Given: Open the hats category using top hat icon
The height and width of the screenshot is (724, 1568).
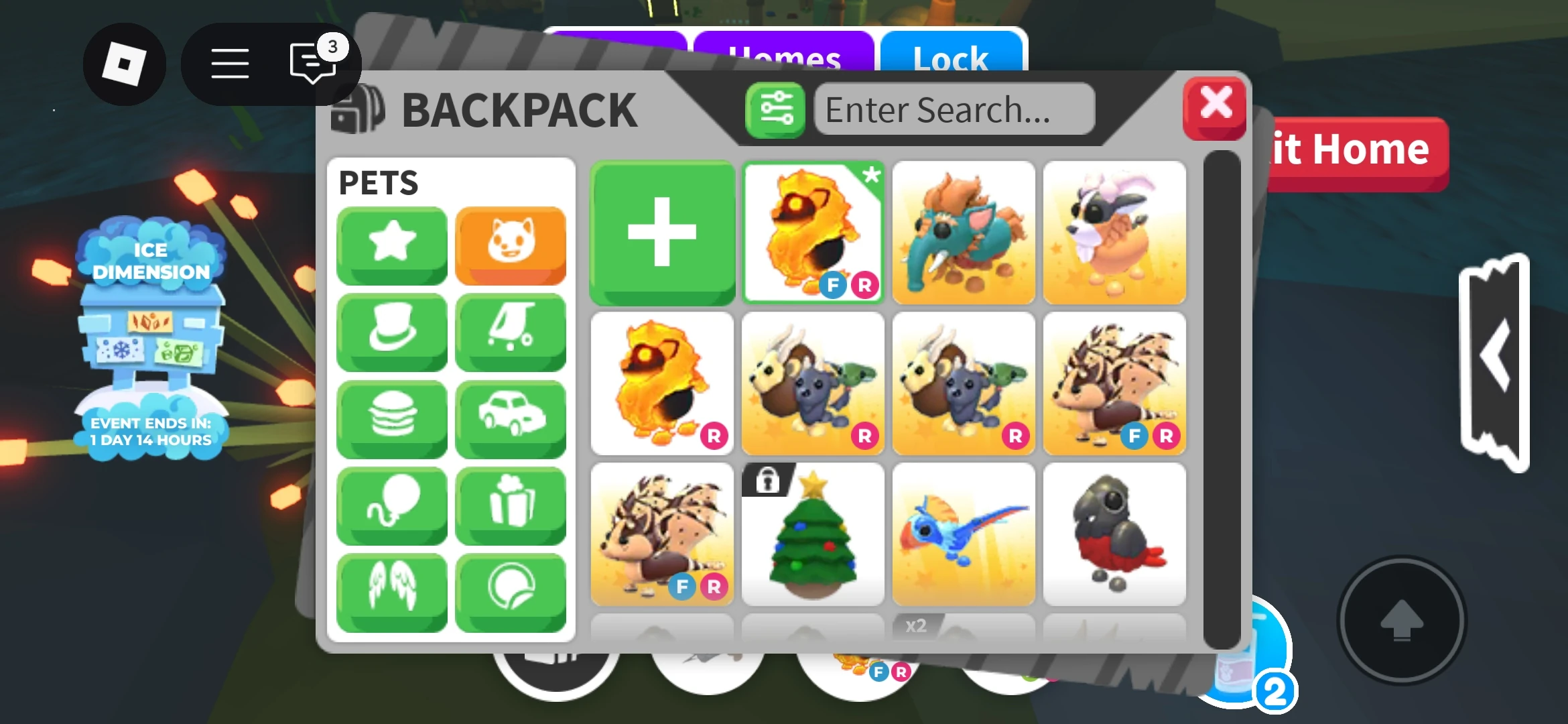Looking at the screenshot, I should point(391,332).
